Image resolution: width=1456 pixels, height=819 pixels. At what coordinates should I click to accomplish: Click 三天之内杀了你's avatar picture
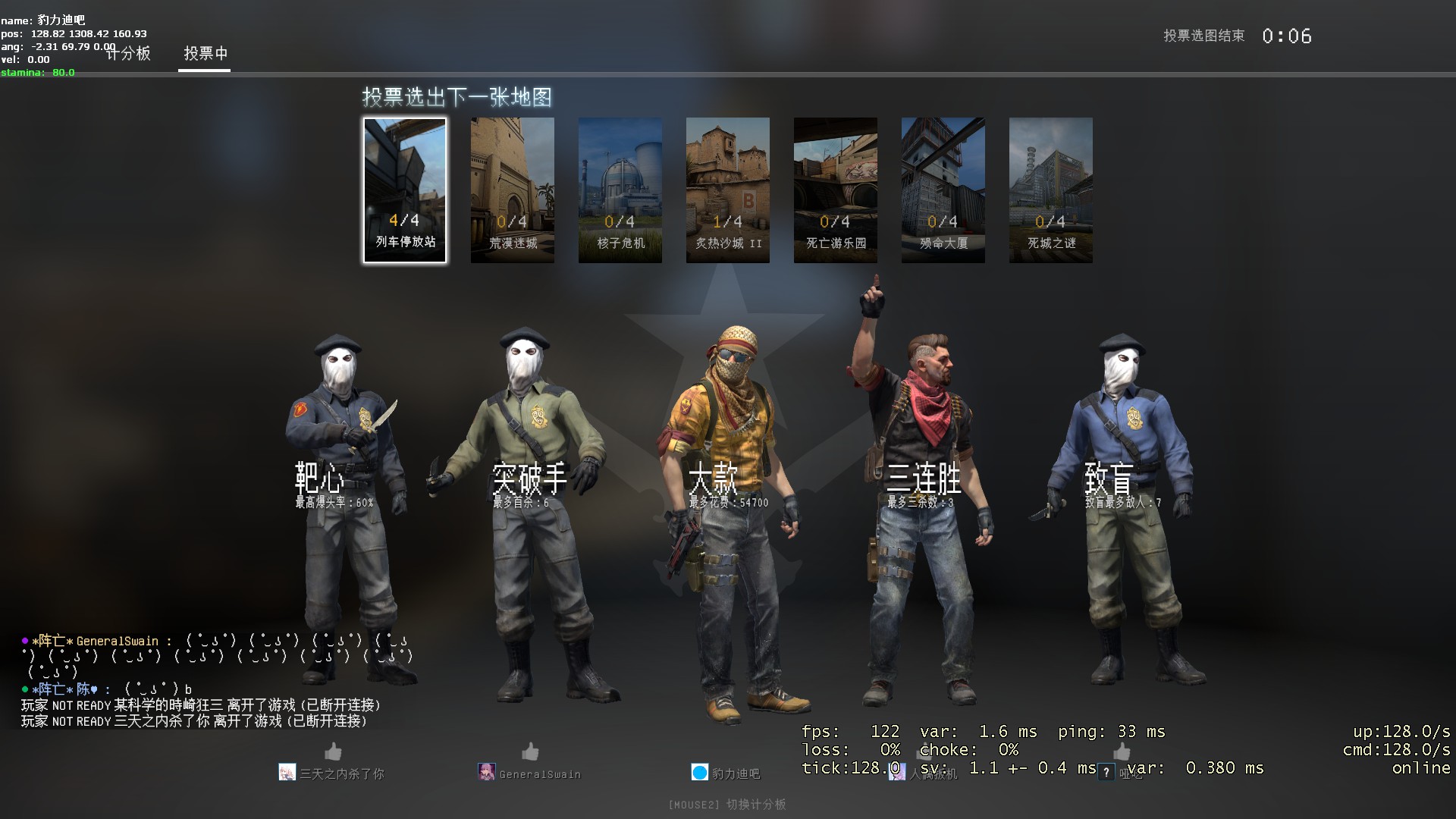[287, 773]
